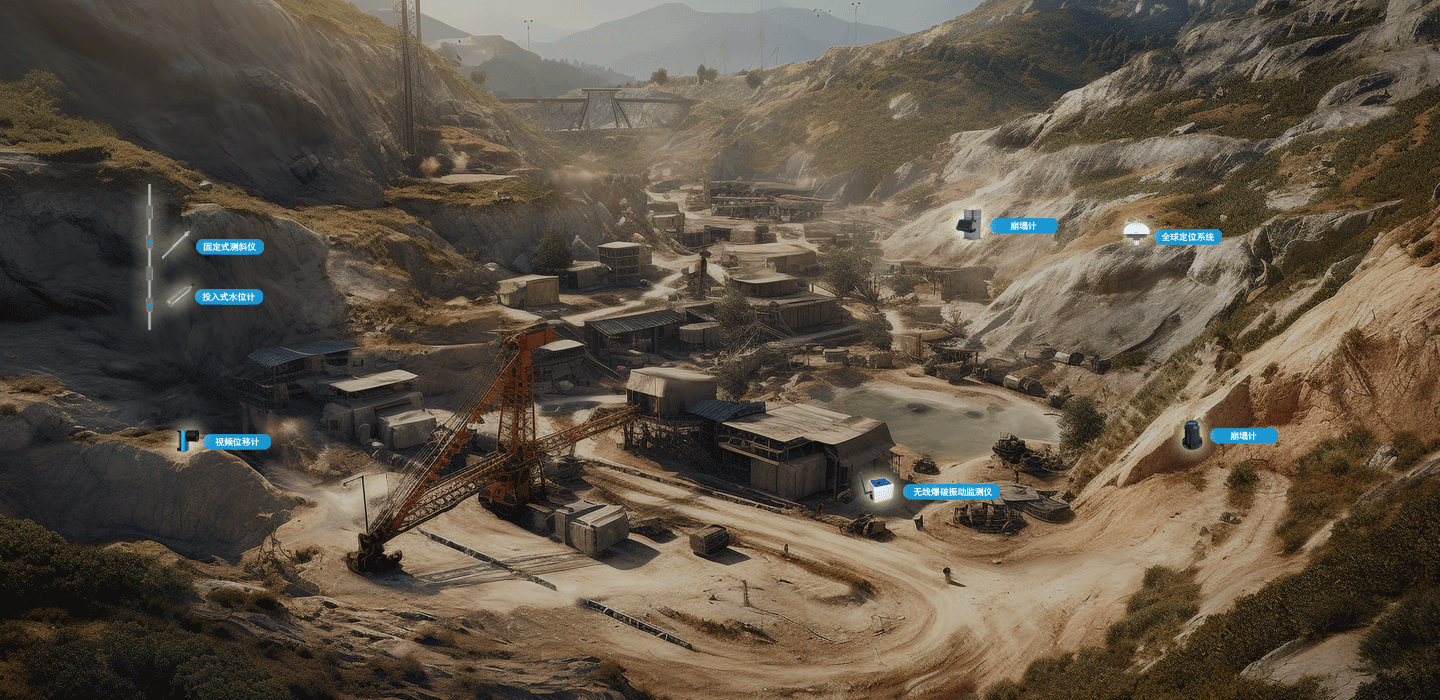The image size is (1440, 700).
Task: Click the grey box collapse gauge icon
Action: [x=968, y=224]
